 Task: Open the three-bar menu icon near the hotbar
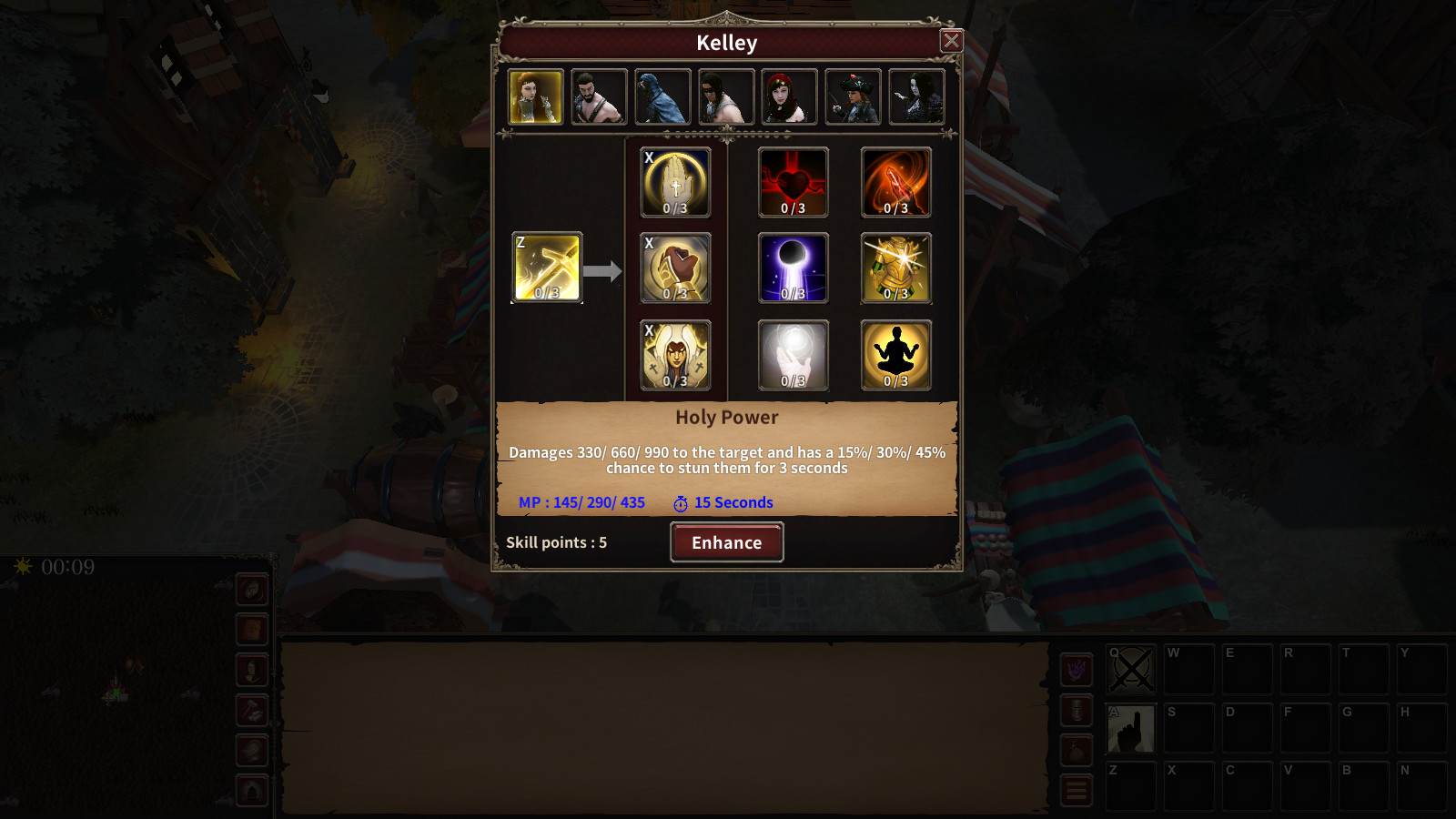[x=1077, y=789]
